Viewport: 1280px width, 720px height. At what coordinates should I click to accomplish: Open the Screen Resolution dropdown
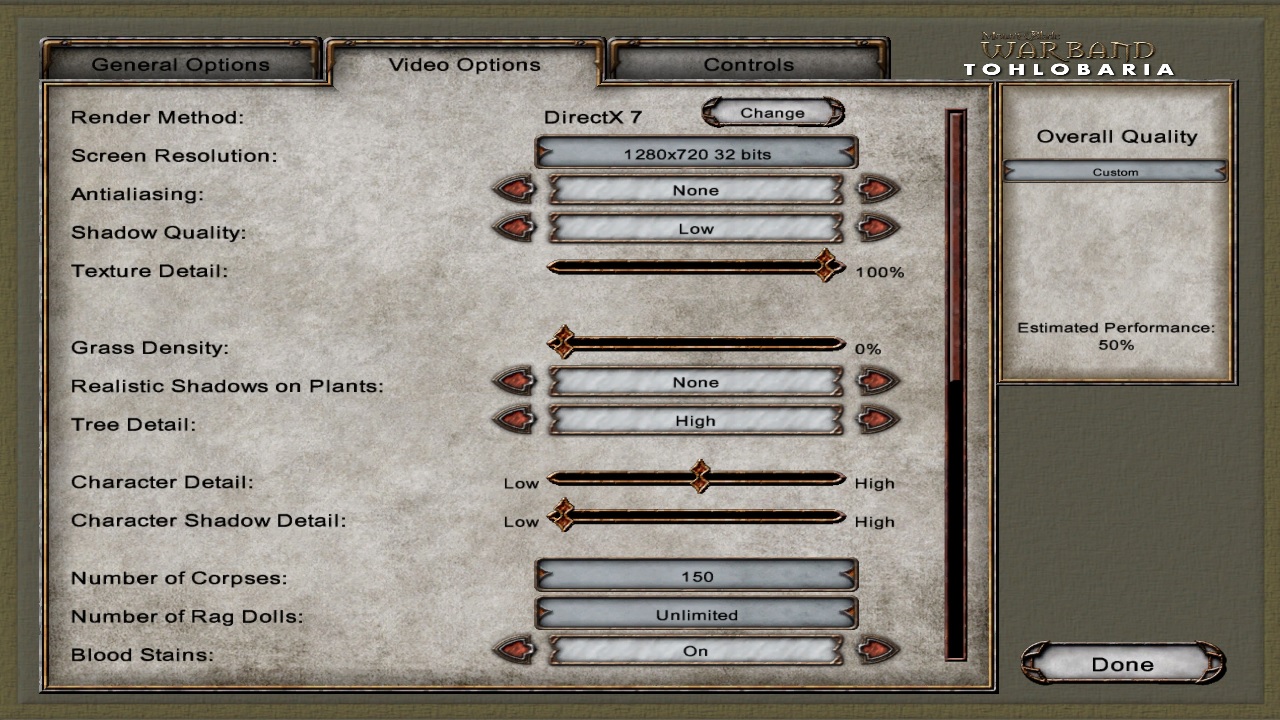(696, 154)
